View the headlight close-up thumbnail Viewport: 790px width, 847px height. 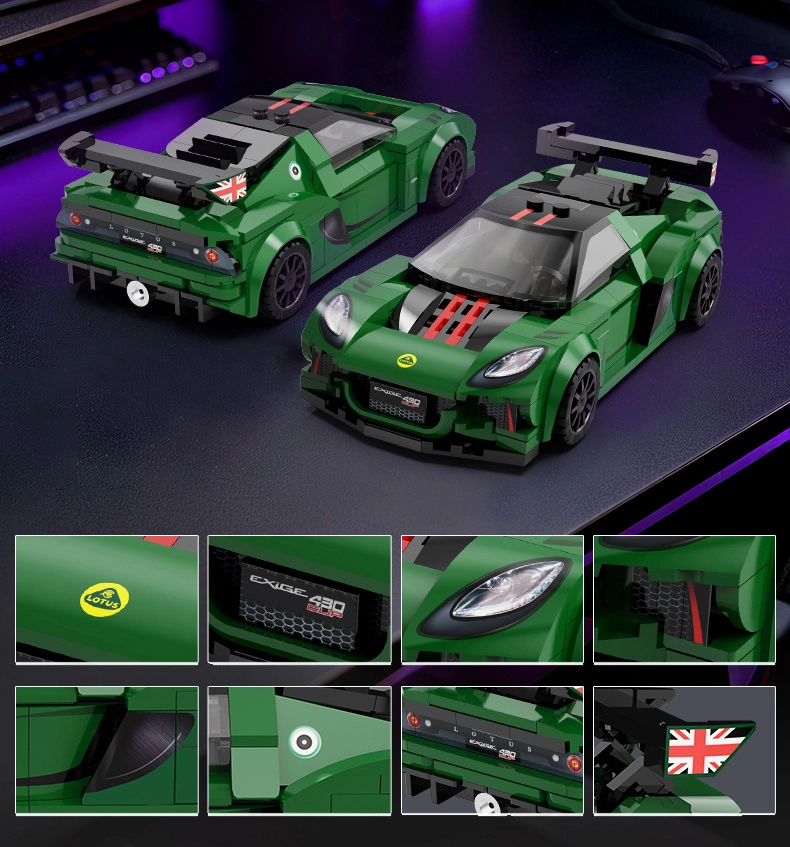492,599
